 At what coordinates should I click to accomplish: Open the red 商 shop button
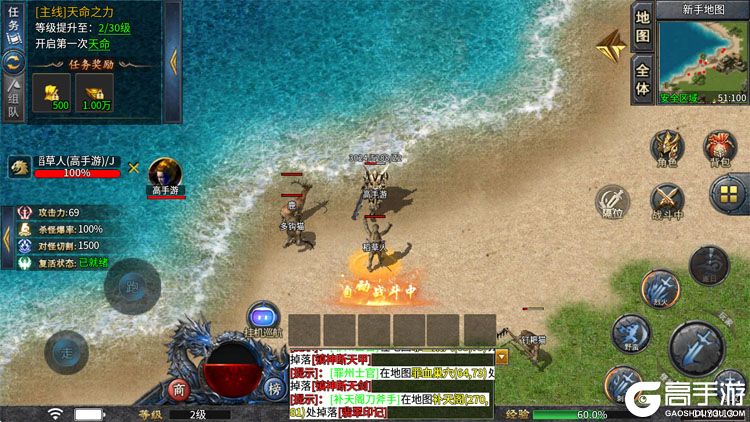coord(179,389)
